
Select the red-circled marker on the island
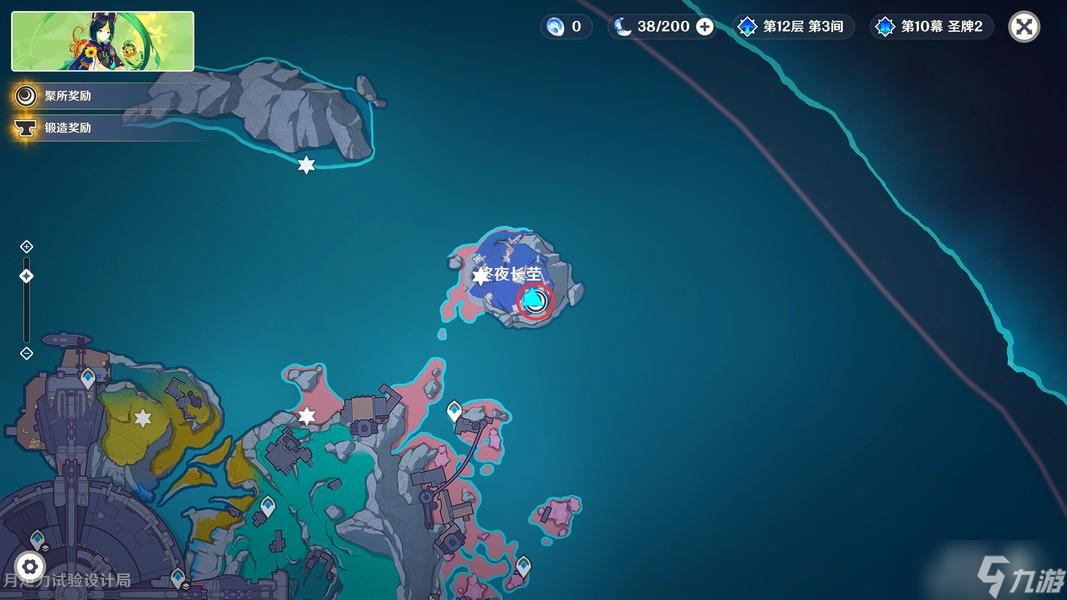(x=535, y=300)
